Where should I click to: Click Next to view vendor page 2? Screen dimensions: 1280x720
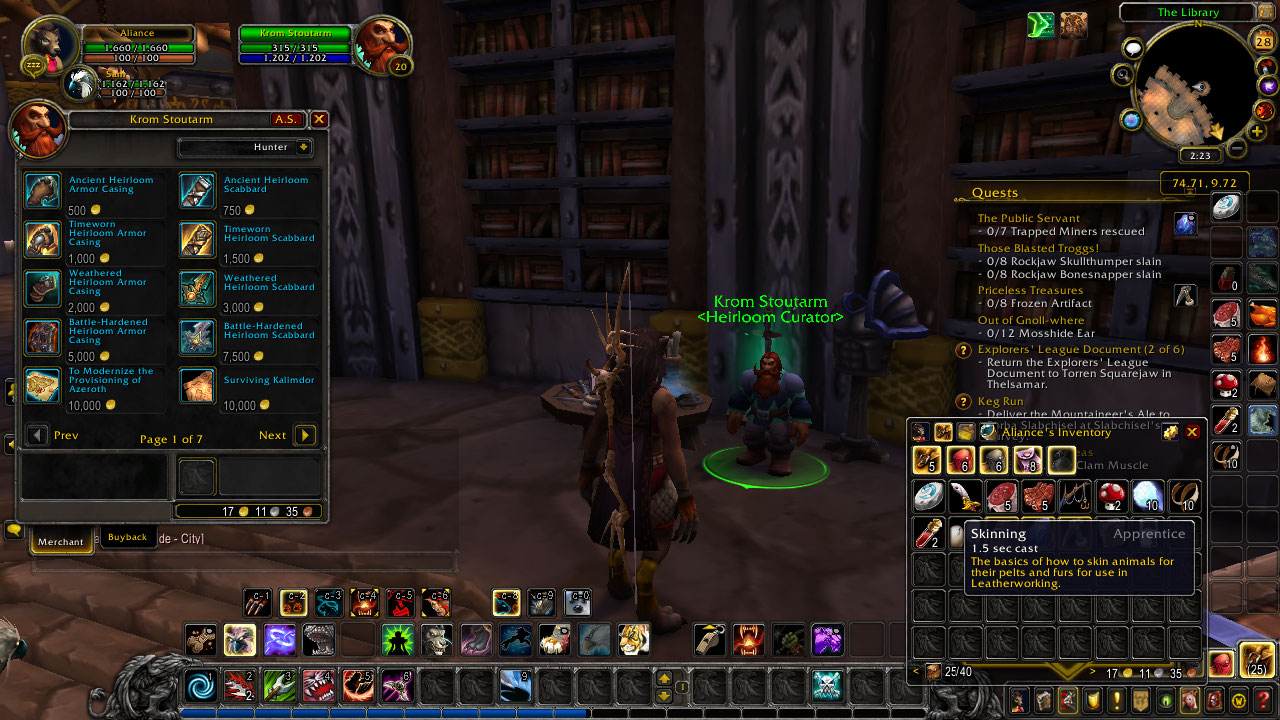[303, 435]
